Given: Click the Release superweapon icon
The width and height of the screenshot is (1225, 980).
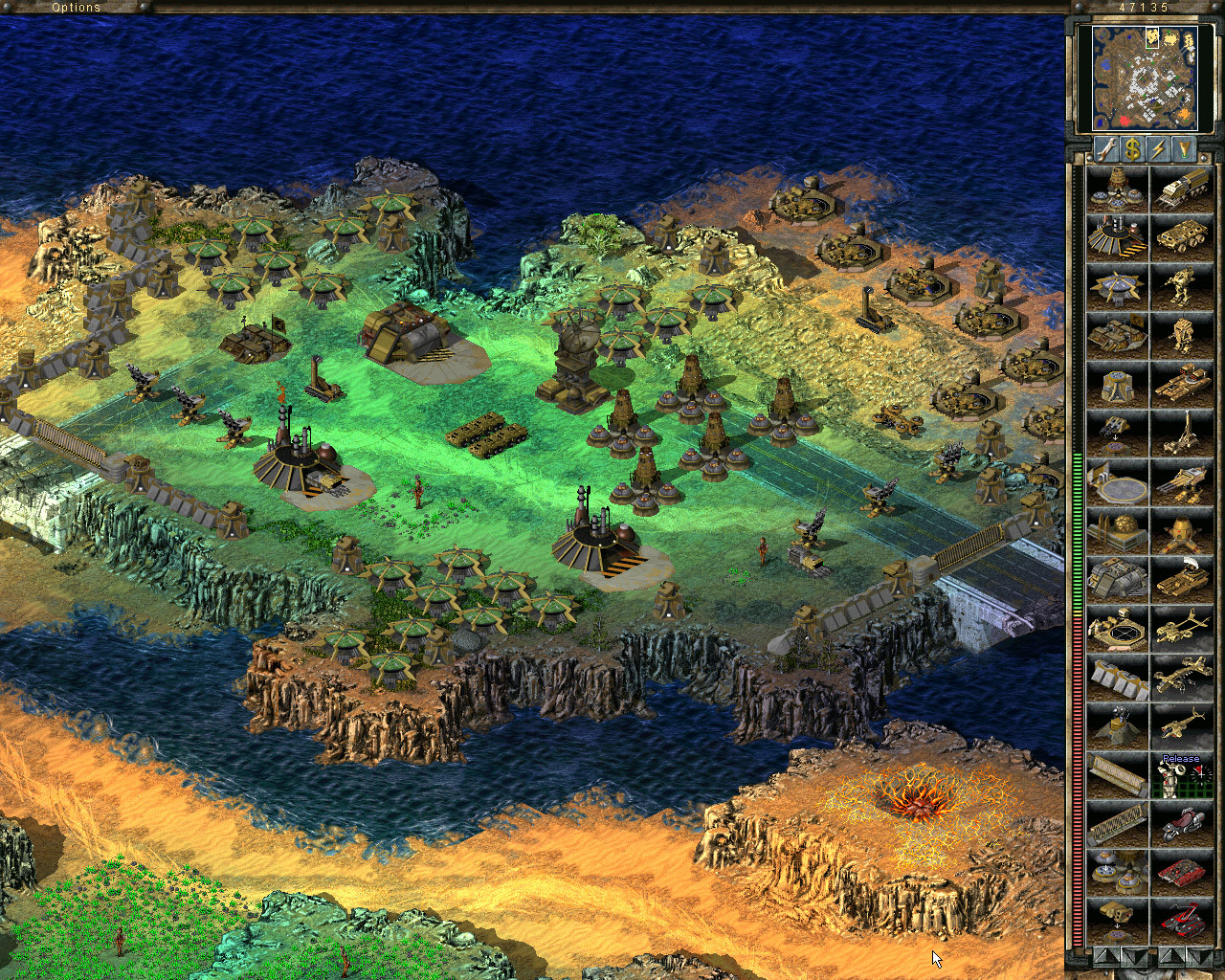Looking at the screenshot, I should pos(1182,774).
